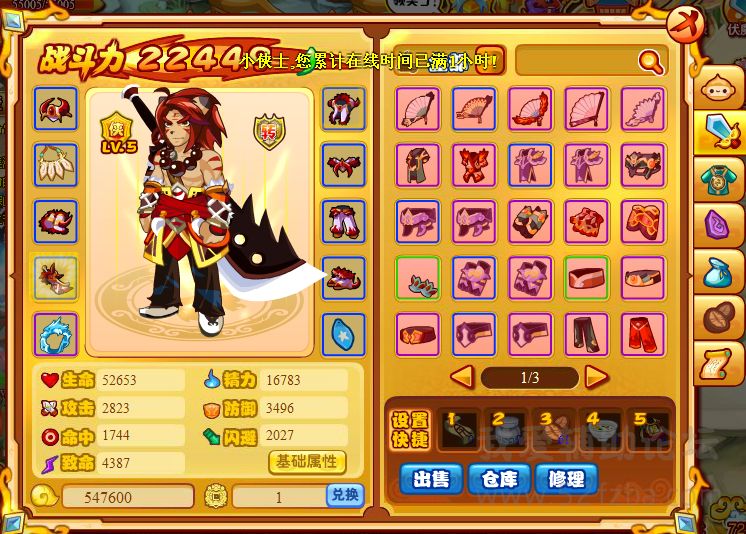Viewport: 746px width, 534px height.
Task: Click the 设置快捷 shortcut settings button
Action: point(409,428)
